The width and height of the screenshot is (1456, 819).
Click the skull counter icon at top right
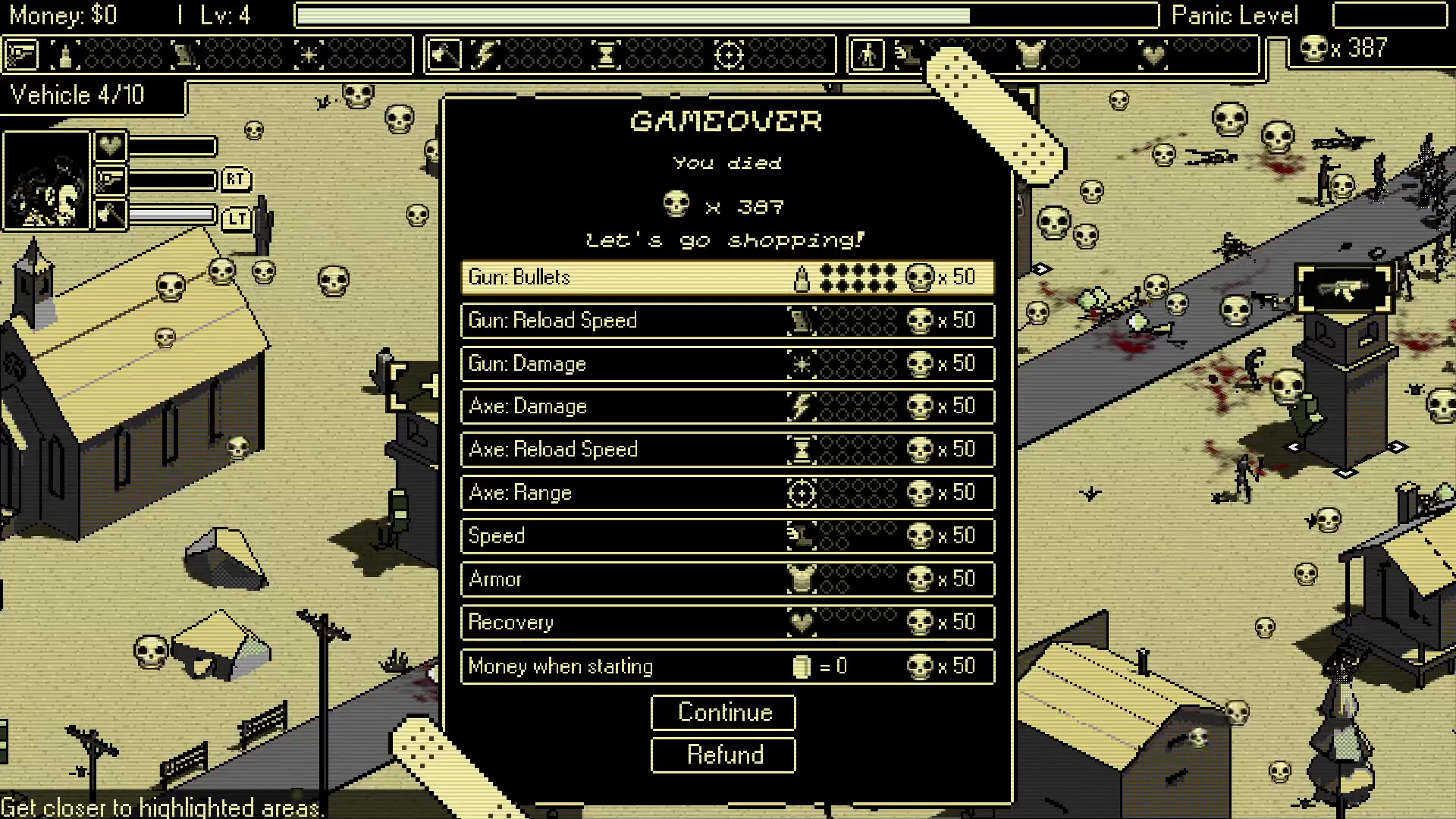pos(1313,49)
